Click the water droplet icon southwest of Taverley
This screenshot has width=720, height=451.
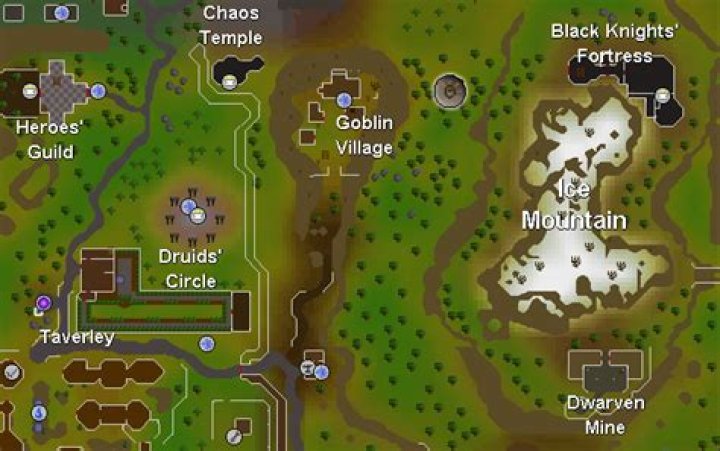coord(39,411)
